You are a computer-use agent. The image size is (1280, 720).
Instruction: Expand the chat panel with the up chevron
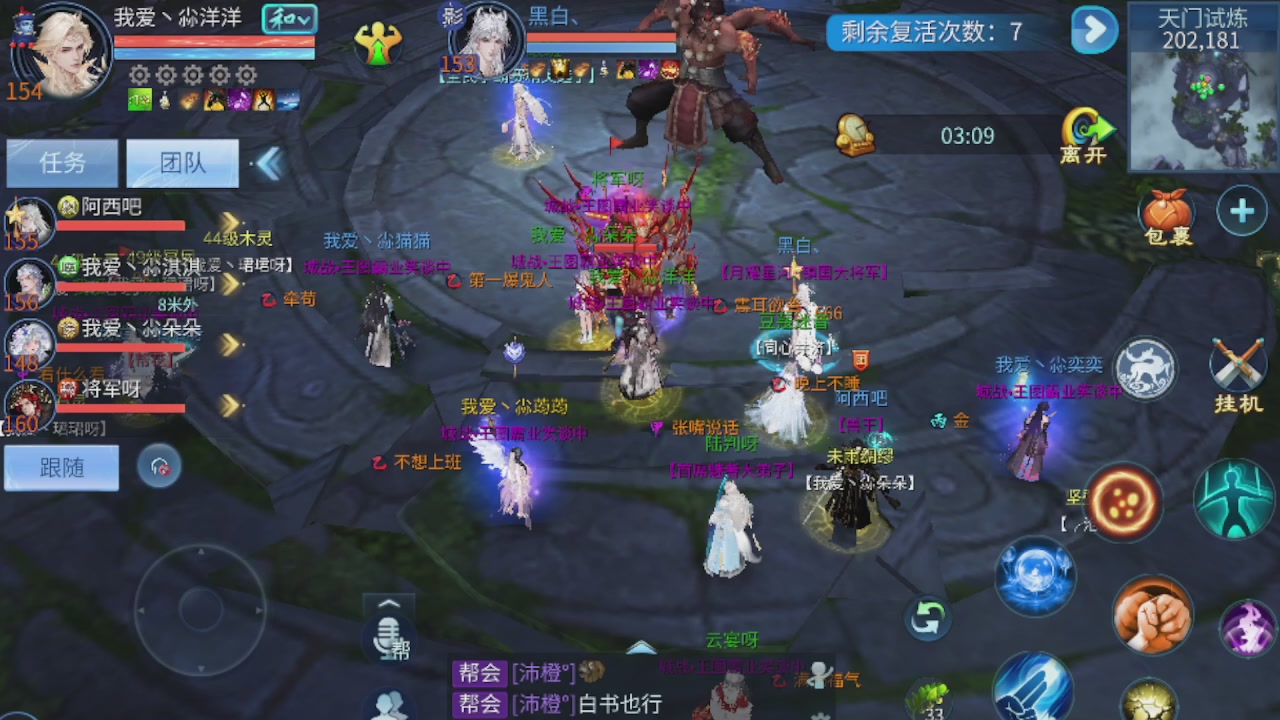point(389,601)
